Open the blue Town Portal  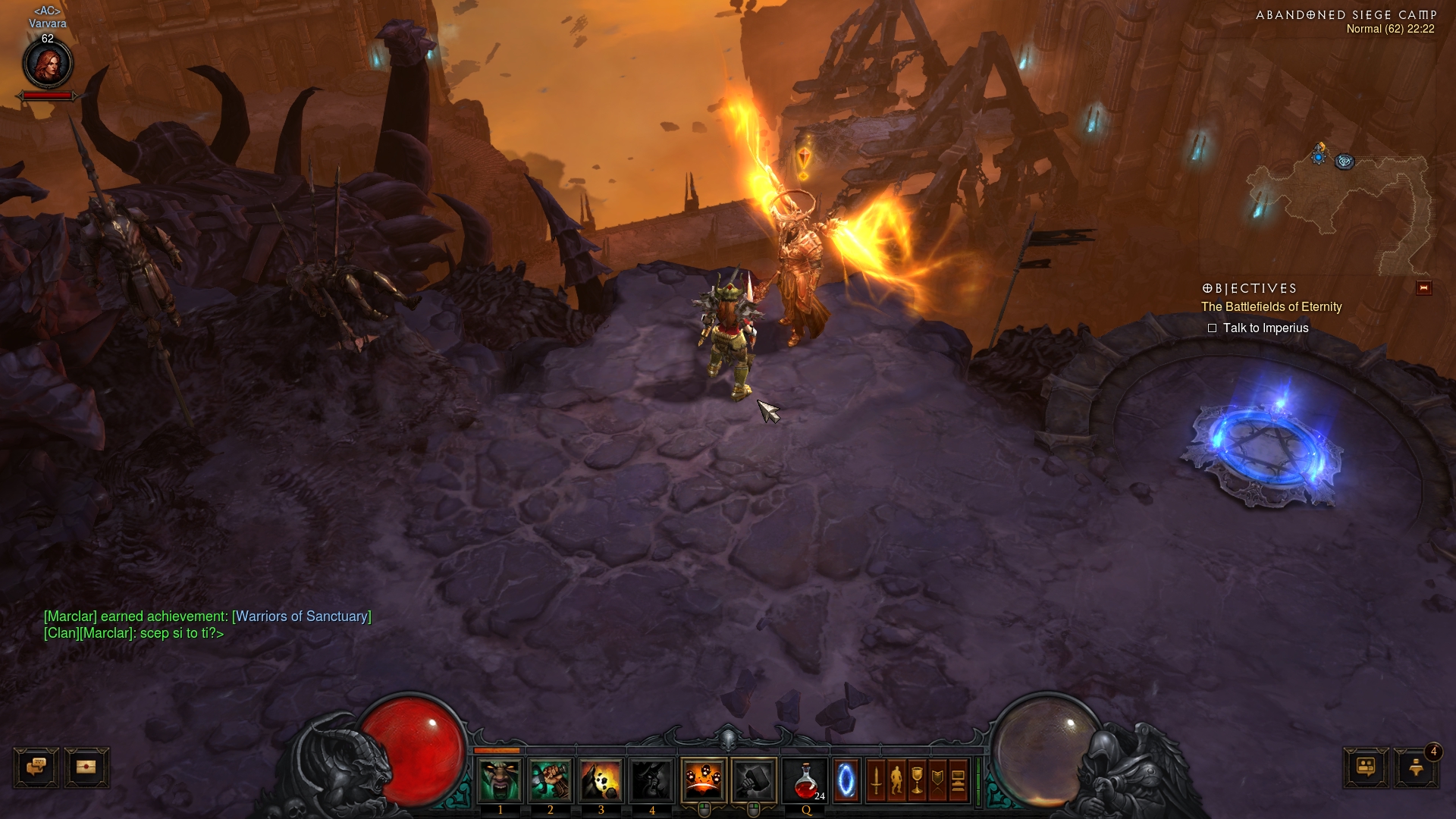pos(846,780)
